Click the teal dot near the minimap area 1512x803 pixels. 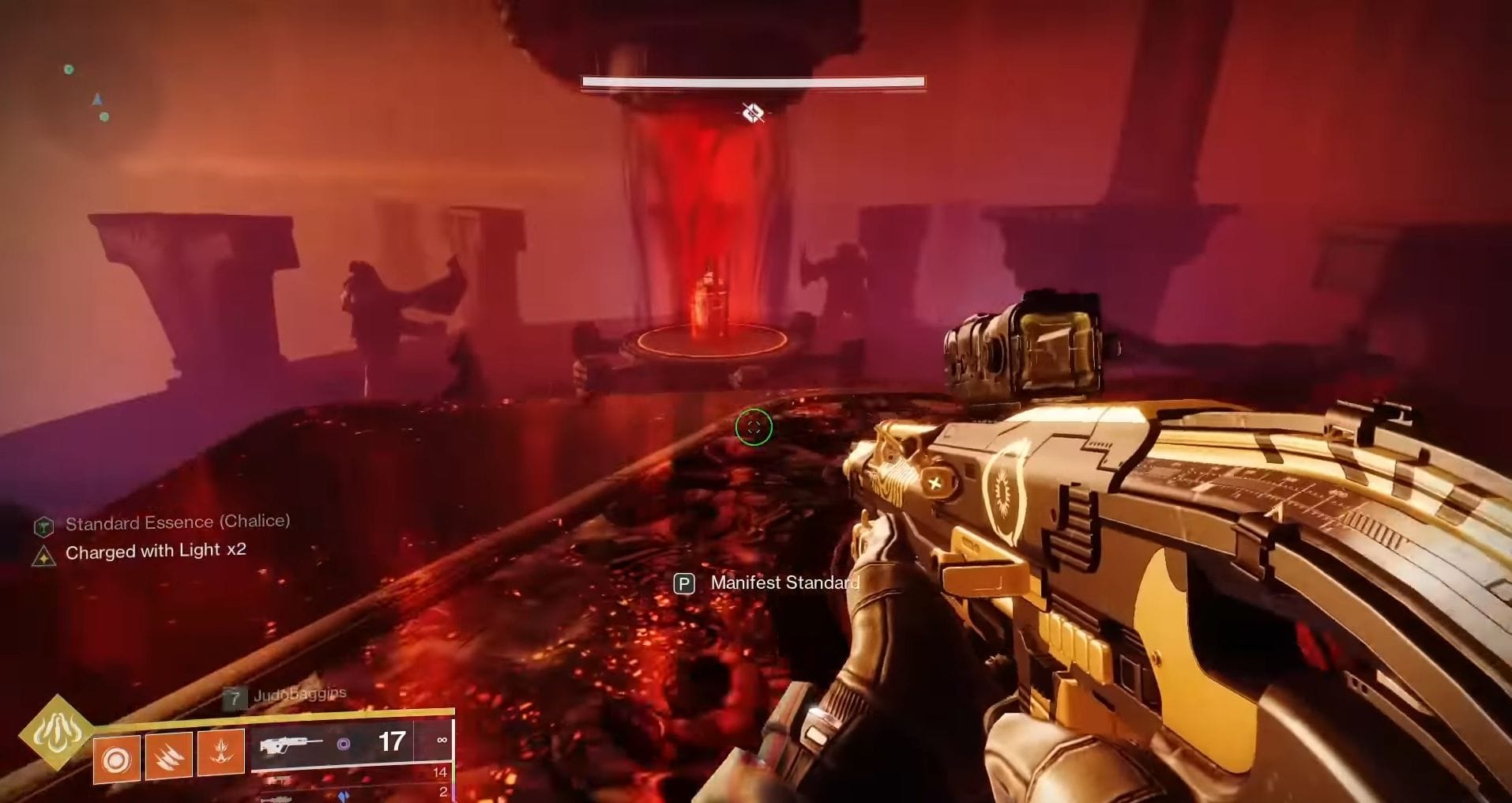point(104,119)
